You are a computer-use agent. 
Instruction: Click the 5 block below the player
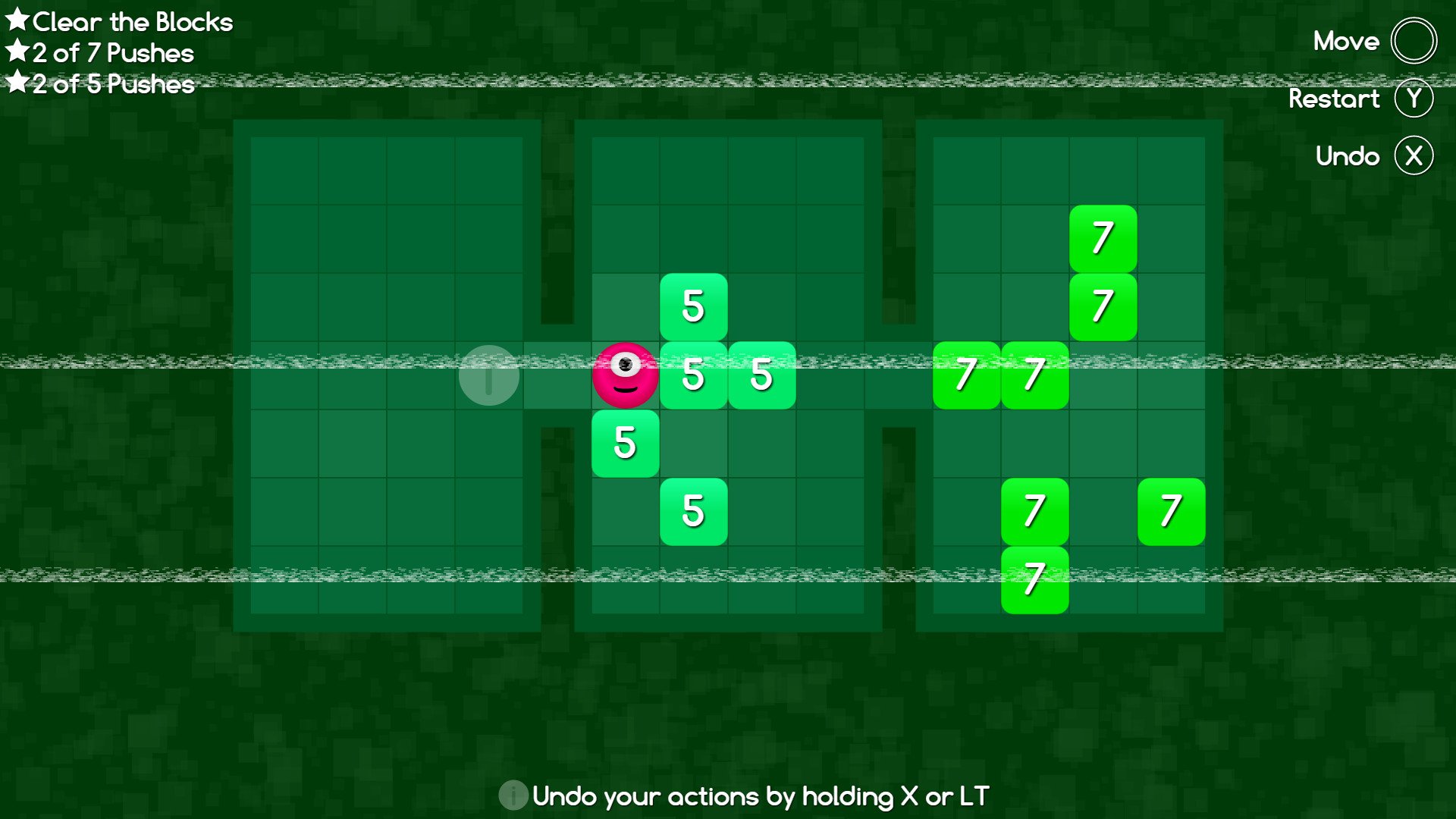click(625, 443)
